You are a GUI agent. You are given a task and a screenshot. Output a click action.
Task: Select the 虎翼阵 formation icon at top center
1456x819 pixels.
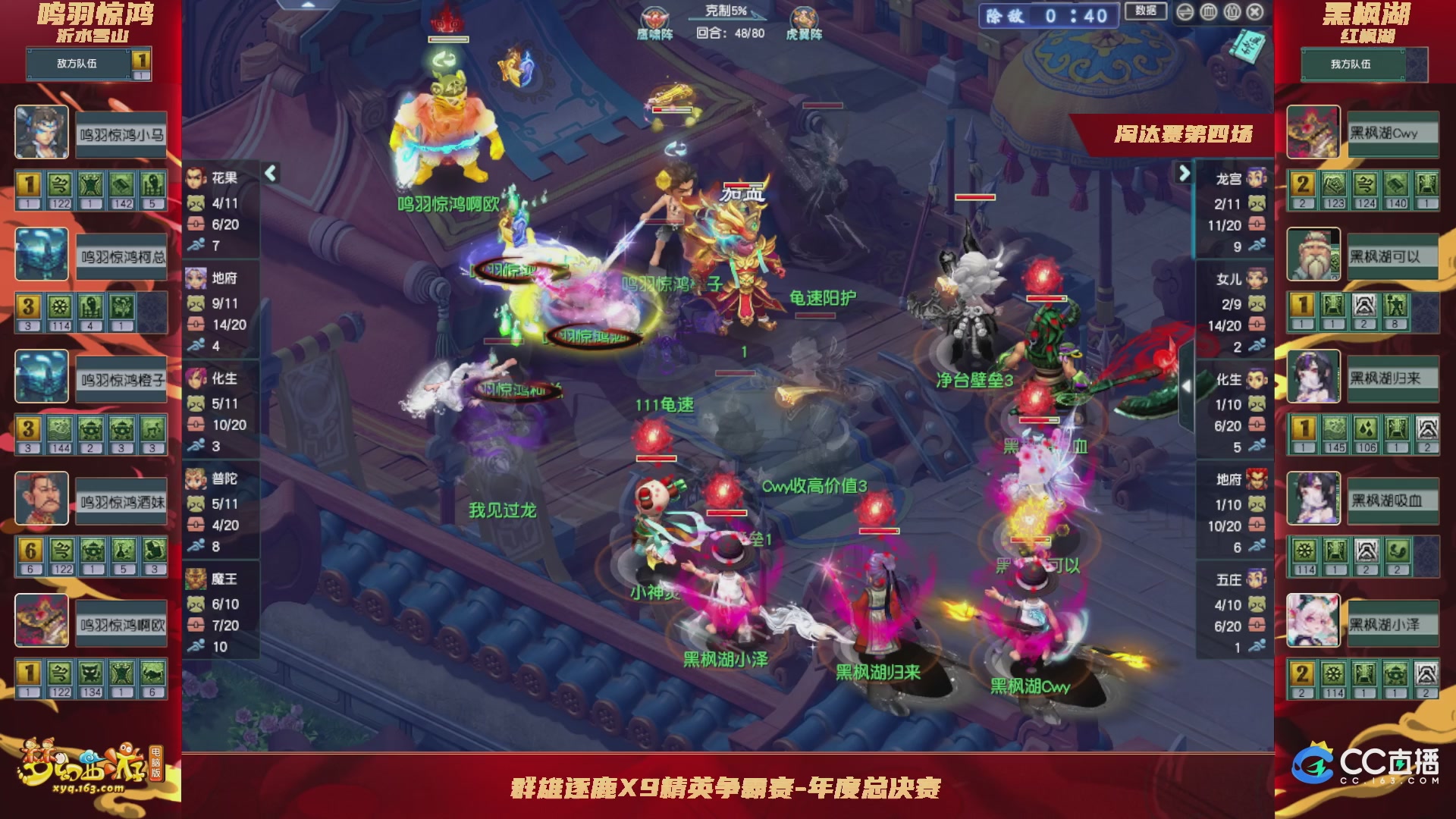tap(804, 17)
